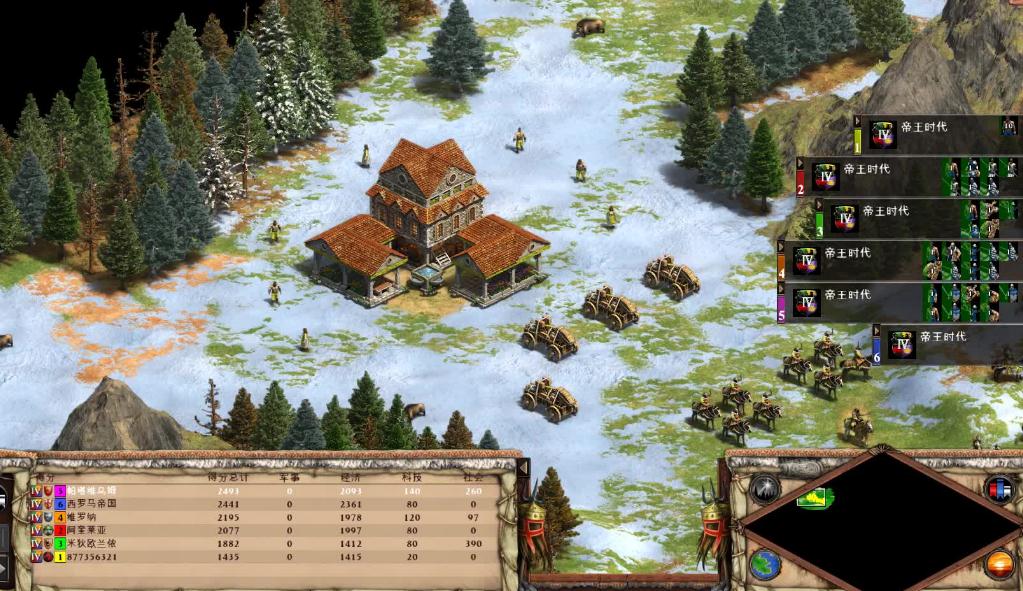Open the red-blue banner minimap mode button

[998, 488]
